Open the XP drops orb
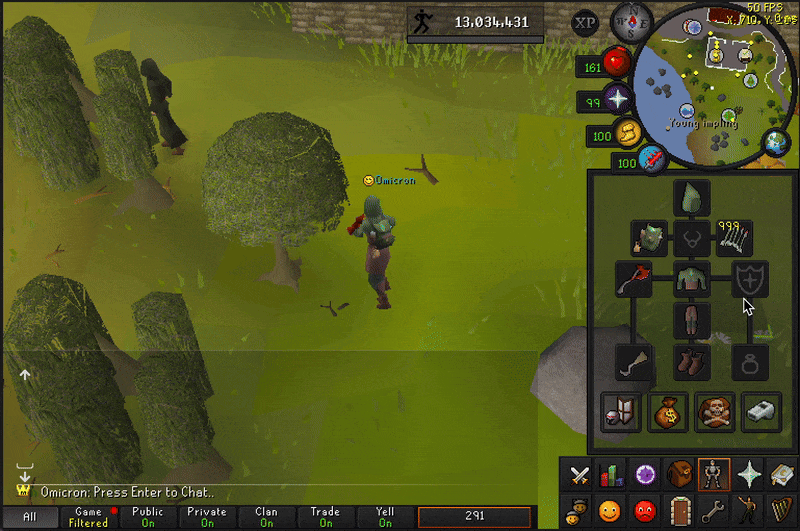The height and width of the screenshot is (531, 800). tap(585, 22)
